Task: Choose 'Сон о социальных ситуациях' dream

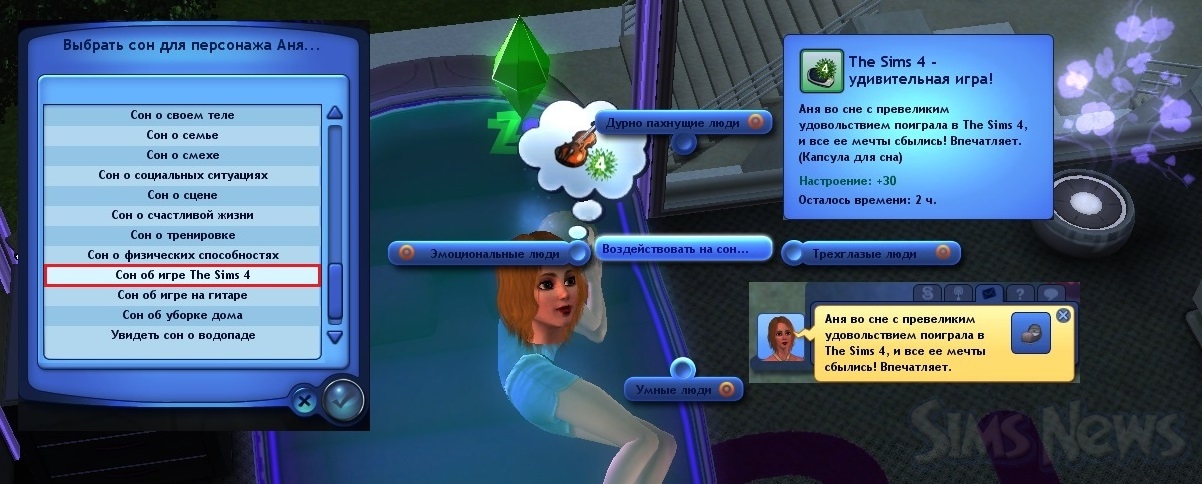Action: pyautogui.click(x=182, y=175)
